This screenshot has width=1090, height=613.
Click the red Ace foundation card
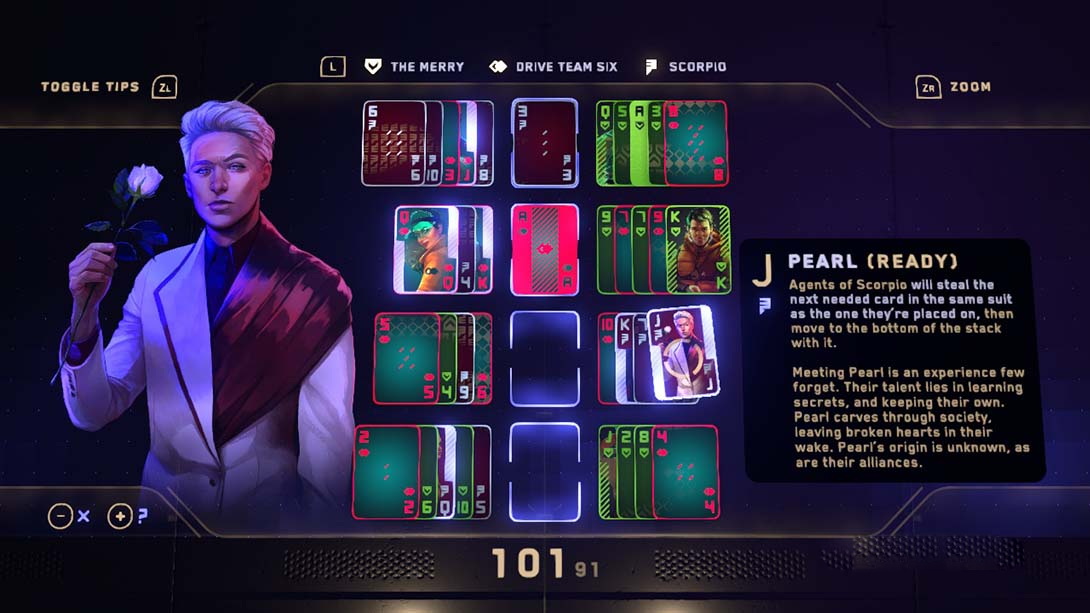(x=545, y=249)
